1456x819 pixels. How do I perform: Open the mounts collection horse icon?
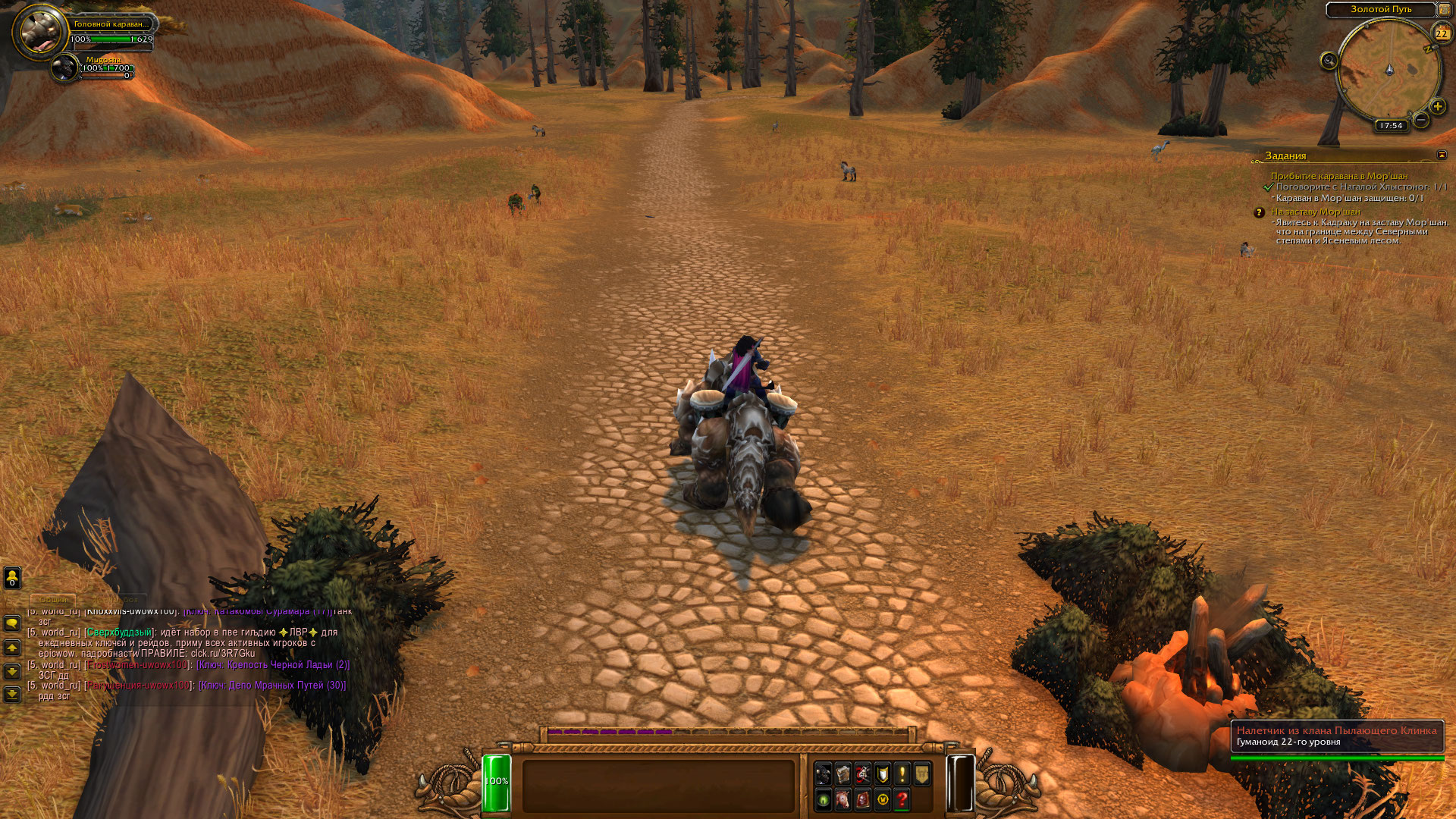[843, 799]
